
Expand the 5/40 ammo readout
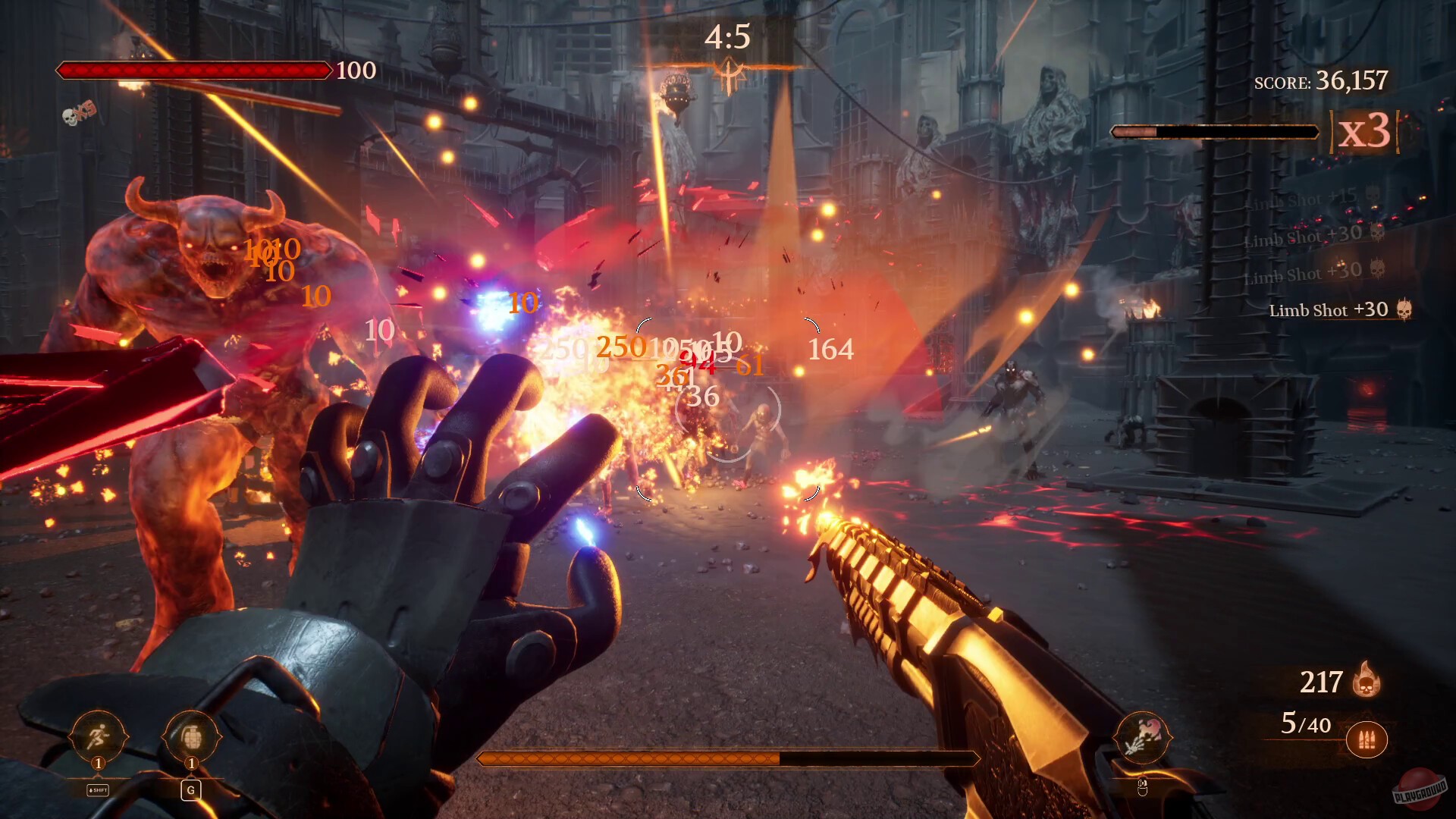pyautogui.click(x=1306, y=724)
